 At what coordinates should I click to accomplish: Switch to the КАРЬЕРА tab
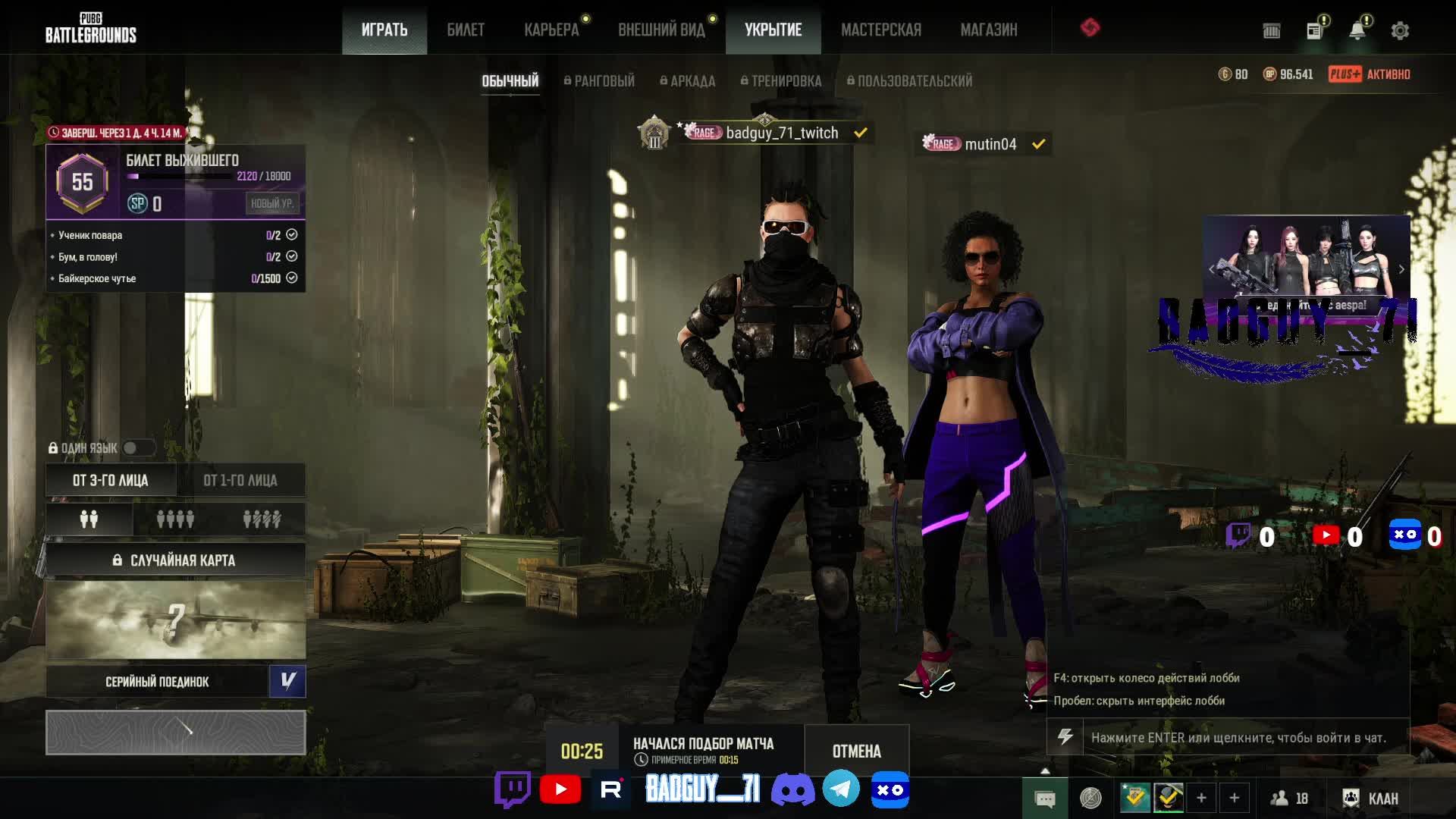pyautogui.click(x=551, y=30)
